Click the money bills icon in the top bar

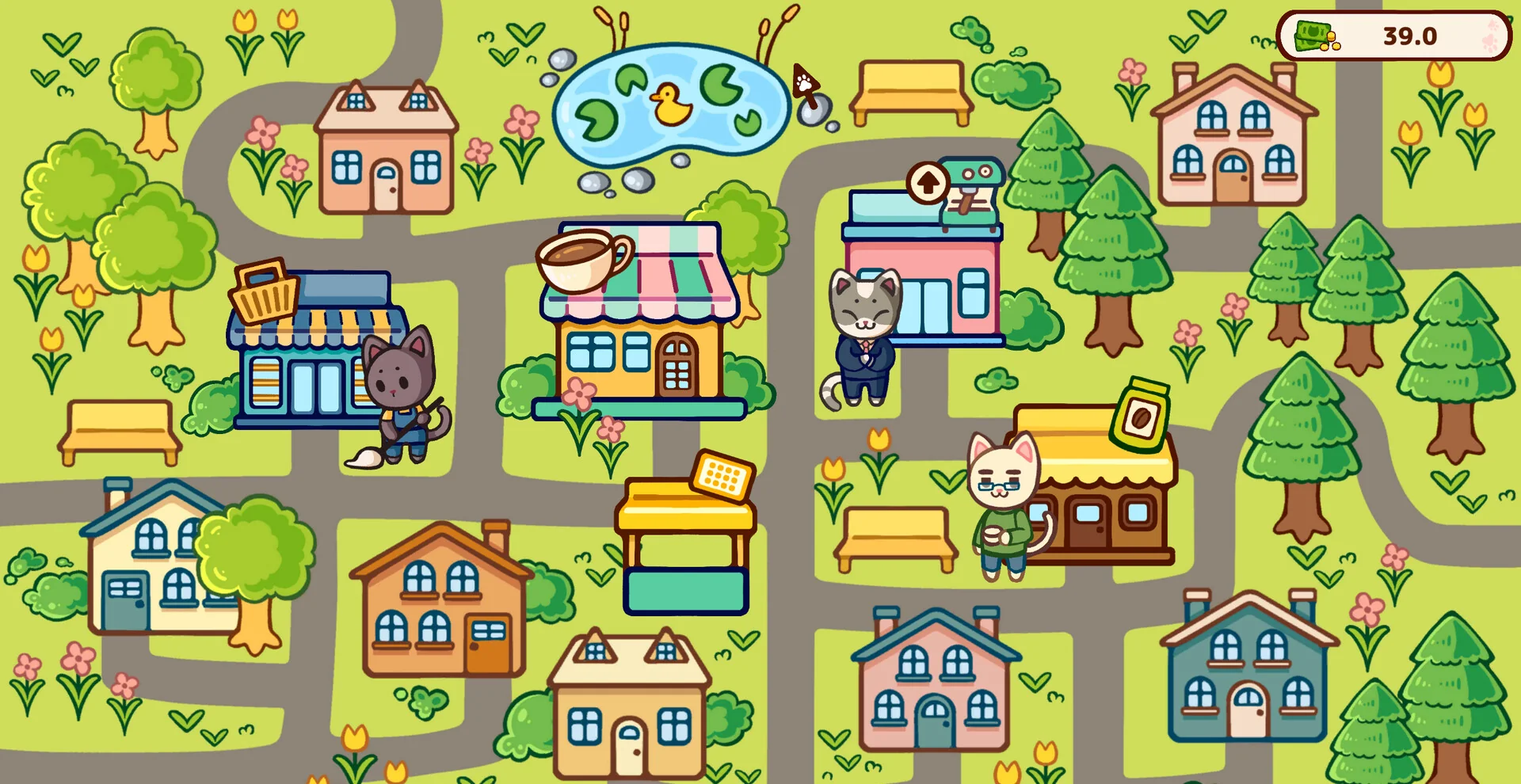click(1313, 36)
